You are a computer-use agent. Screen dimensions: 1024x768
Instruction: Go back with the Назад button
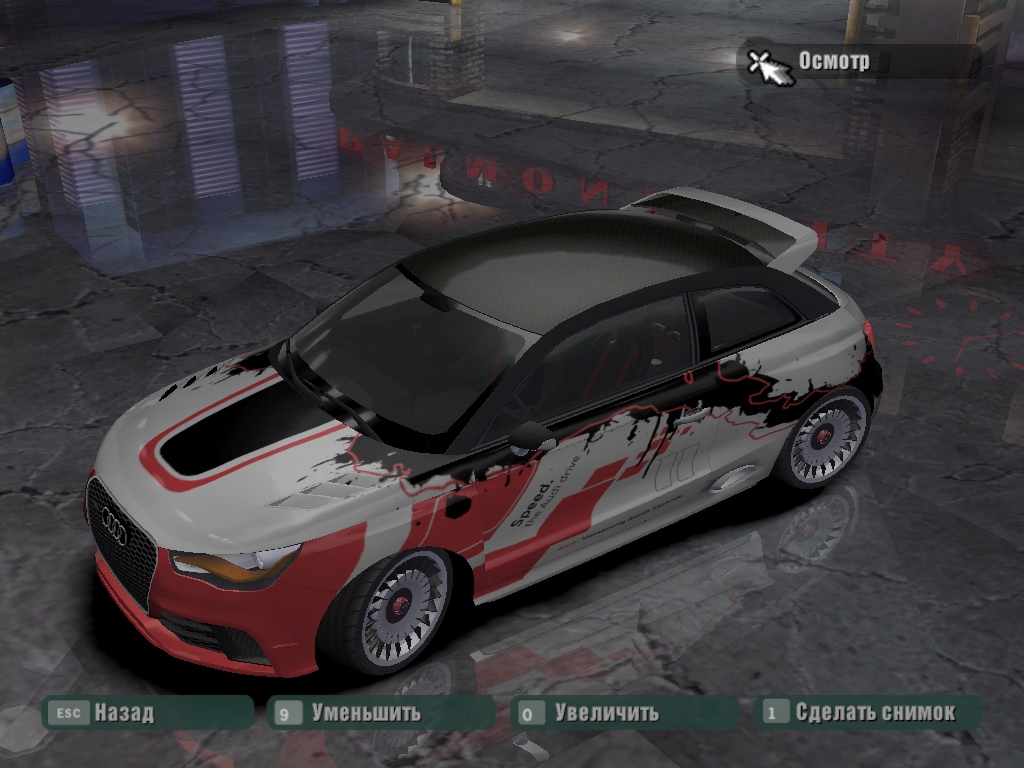(123, 713)
